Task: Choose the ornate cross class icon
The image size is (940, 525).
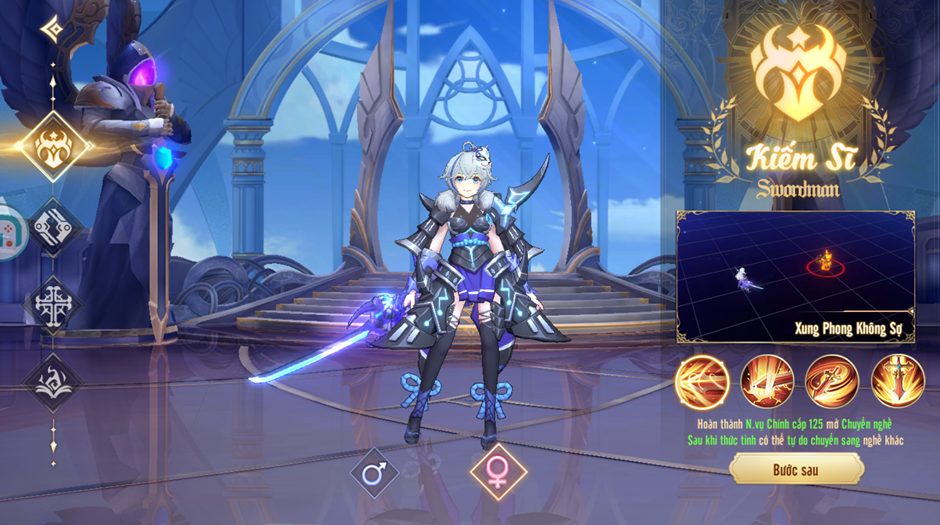Action: pos(52,301)
